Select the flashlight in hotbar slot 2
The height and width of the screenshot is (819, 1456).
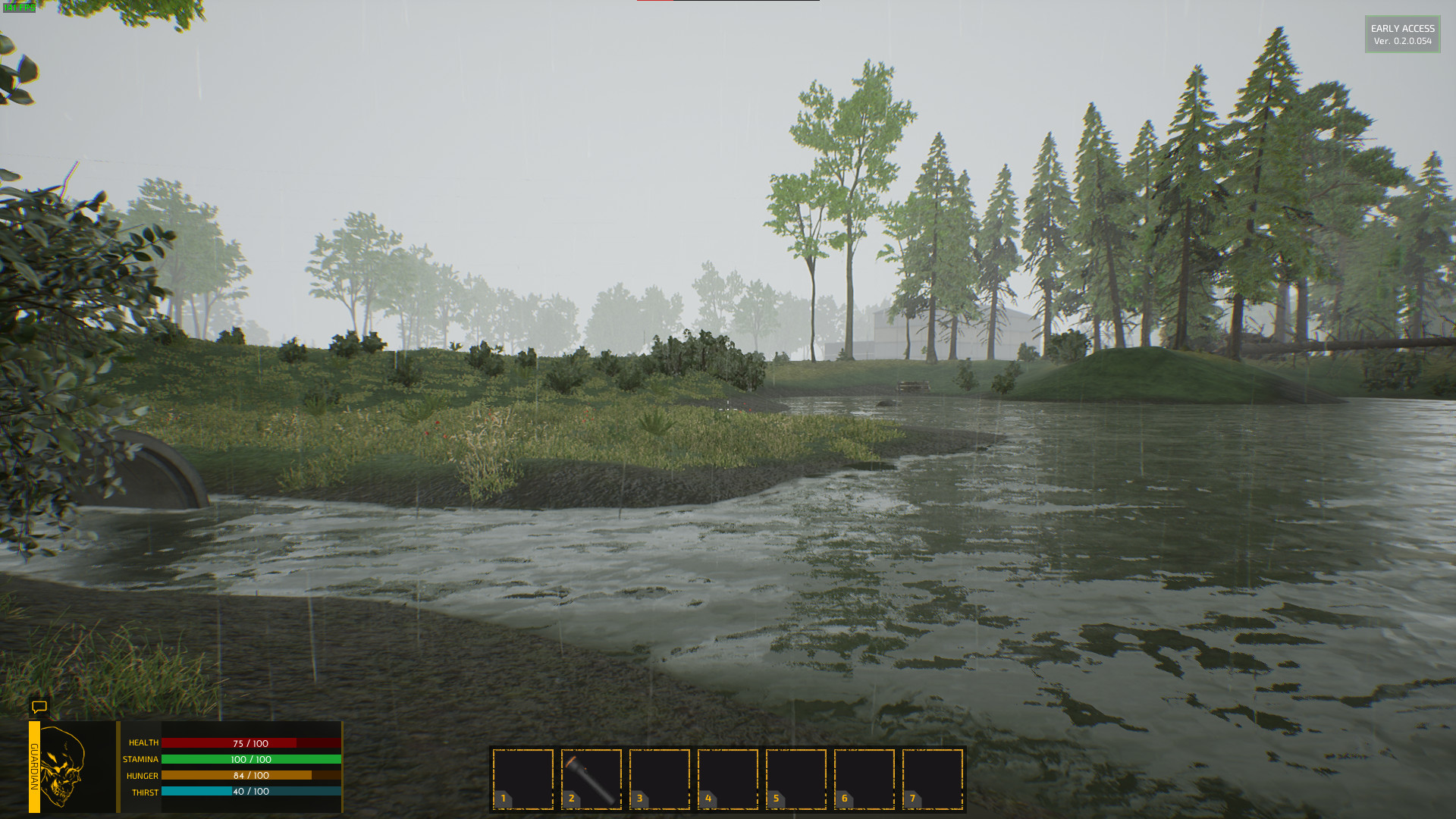(591, 779)
